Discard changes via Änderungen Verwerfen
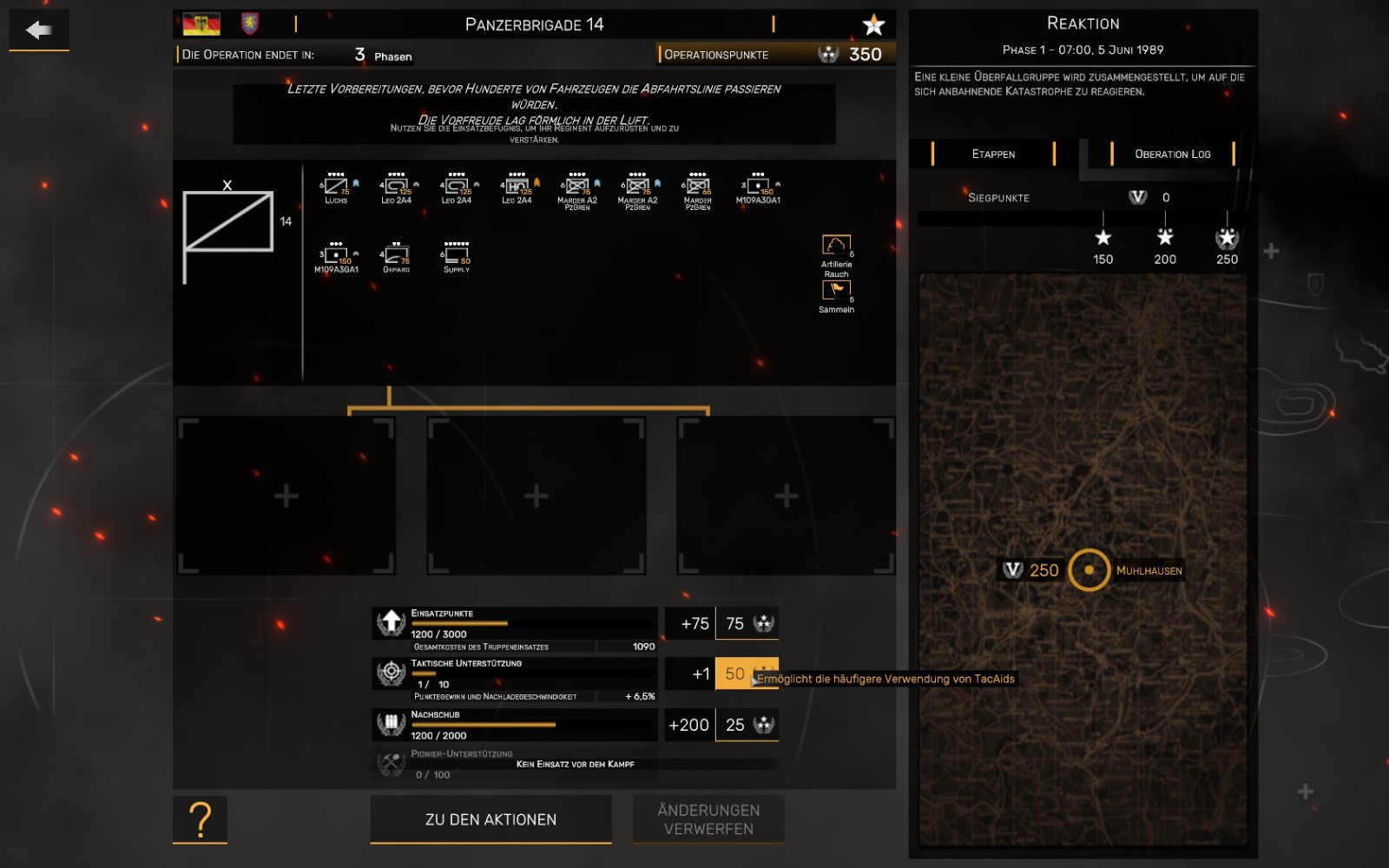Image resolution: width=1389 pixels, height=868 pixels. pyautogui.click(x=708, y=819)
